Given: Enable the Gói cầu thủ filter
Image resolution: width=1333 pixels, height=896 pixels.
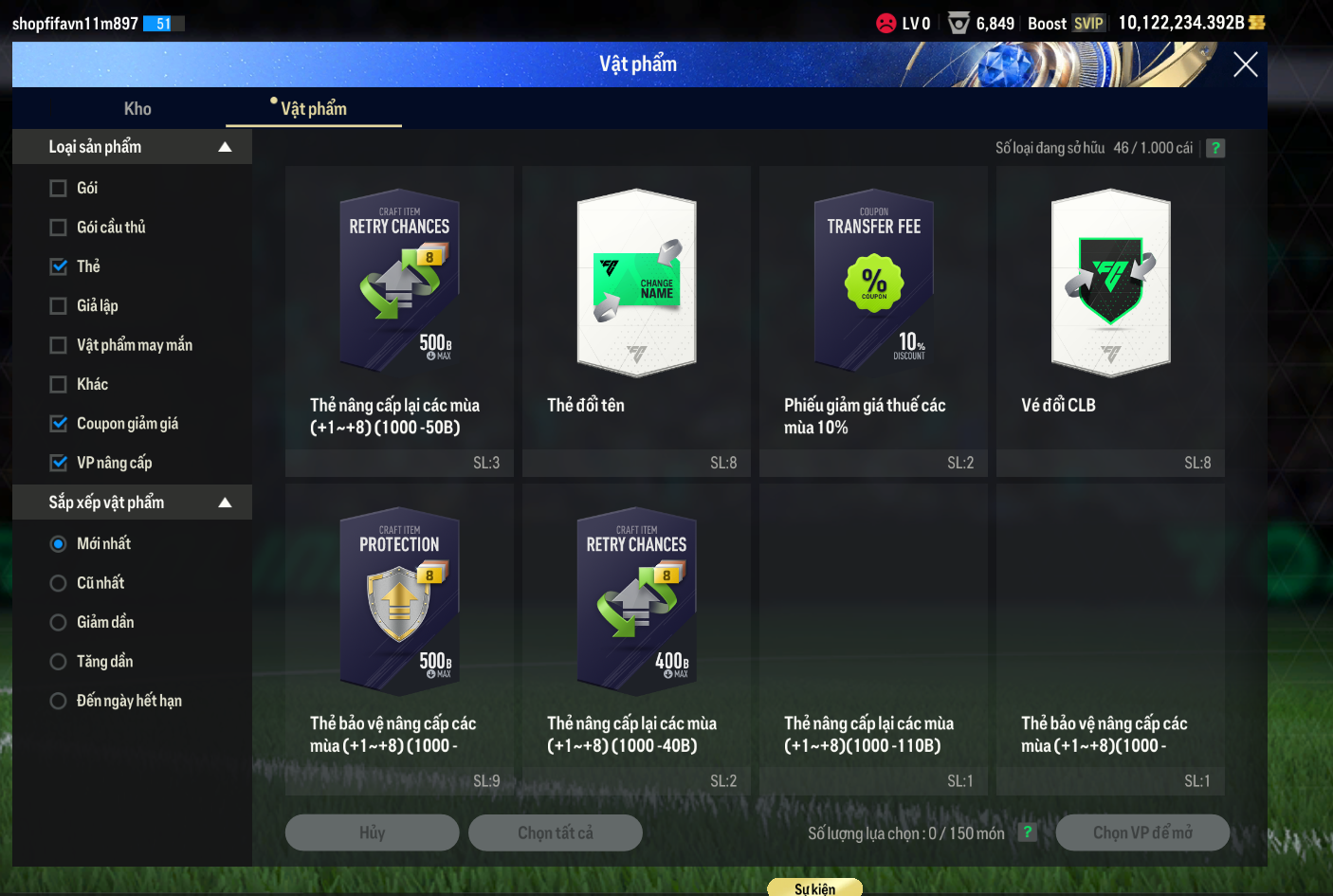Looking at the screenshot, I should [x=59, y=228].
